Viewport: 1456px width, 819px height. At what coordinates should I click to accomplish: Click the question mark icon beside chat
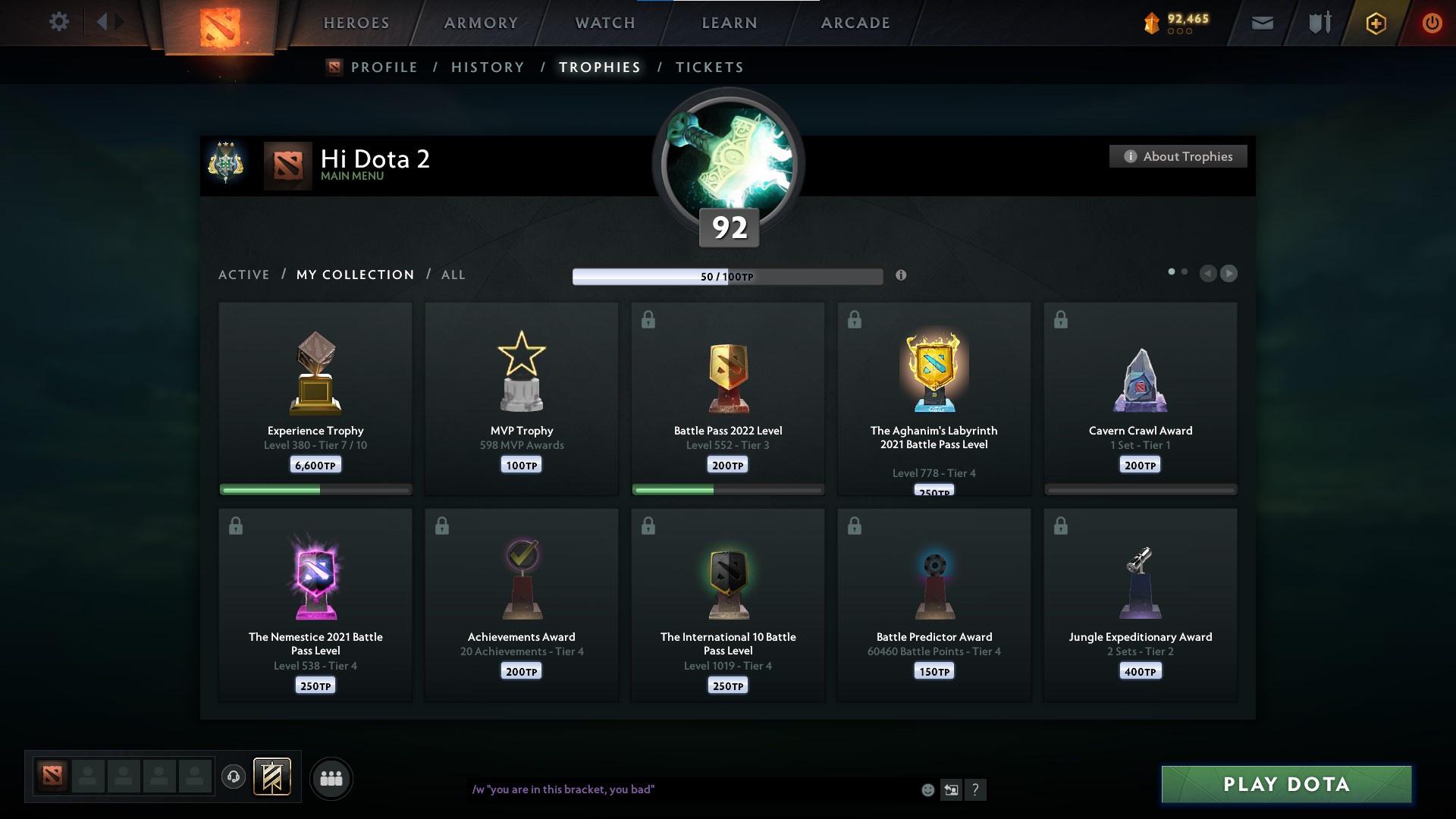[x=977, y=789]
